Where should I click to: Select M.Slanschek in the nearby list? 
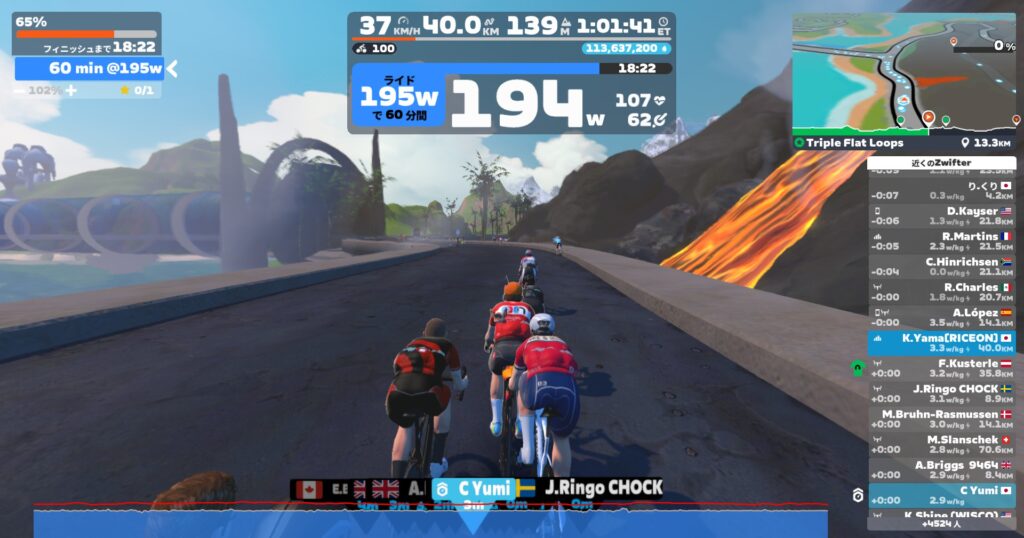[x=941, y=444]
